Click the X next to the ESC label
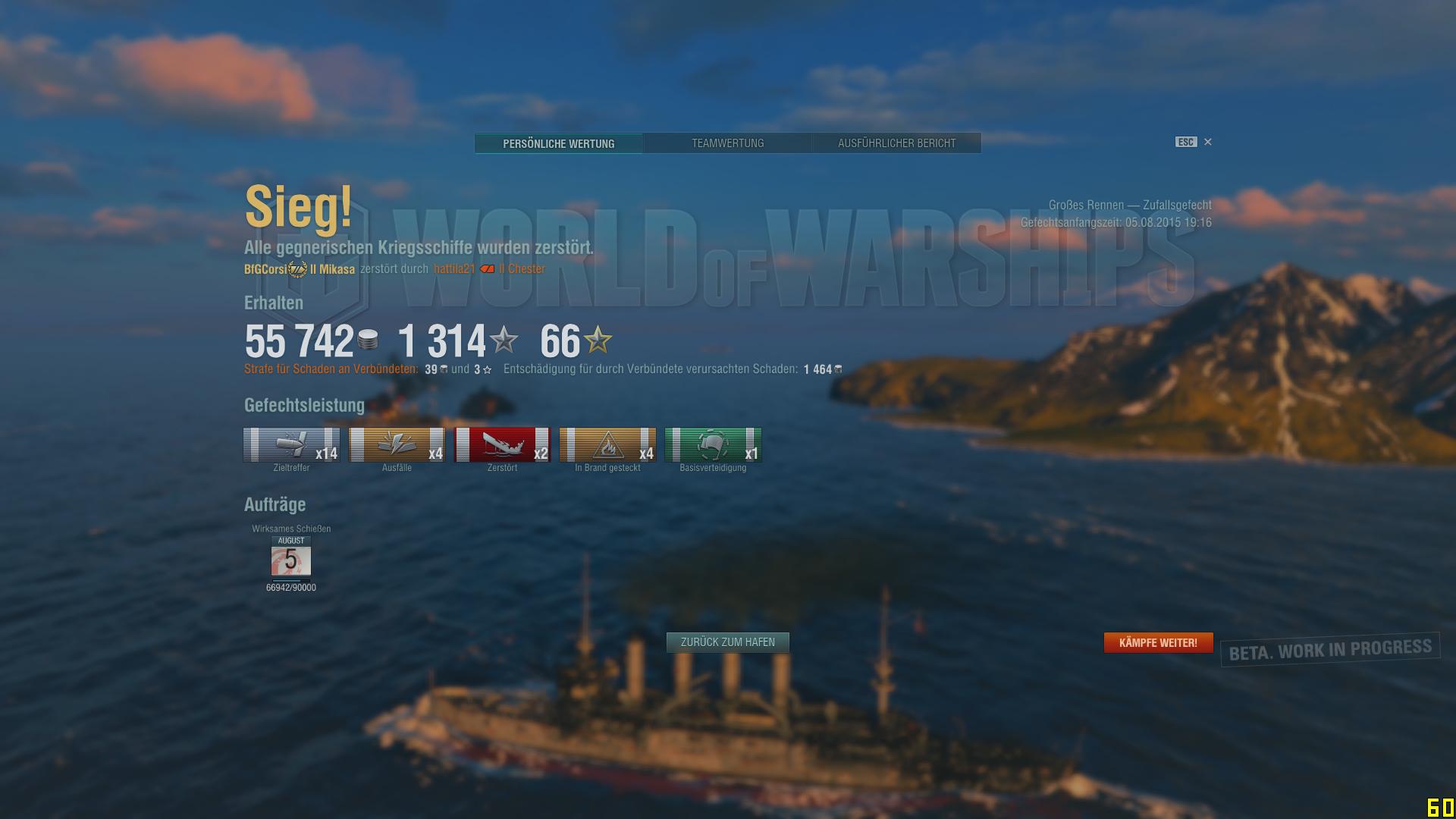The image size is (1456, 819). coord(1207,142)
